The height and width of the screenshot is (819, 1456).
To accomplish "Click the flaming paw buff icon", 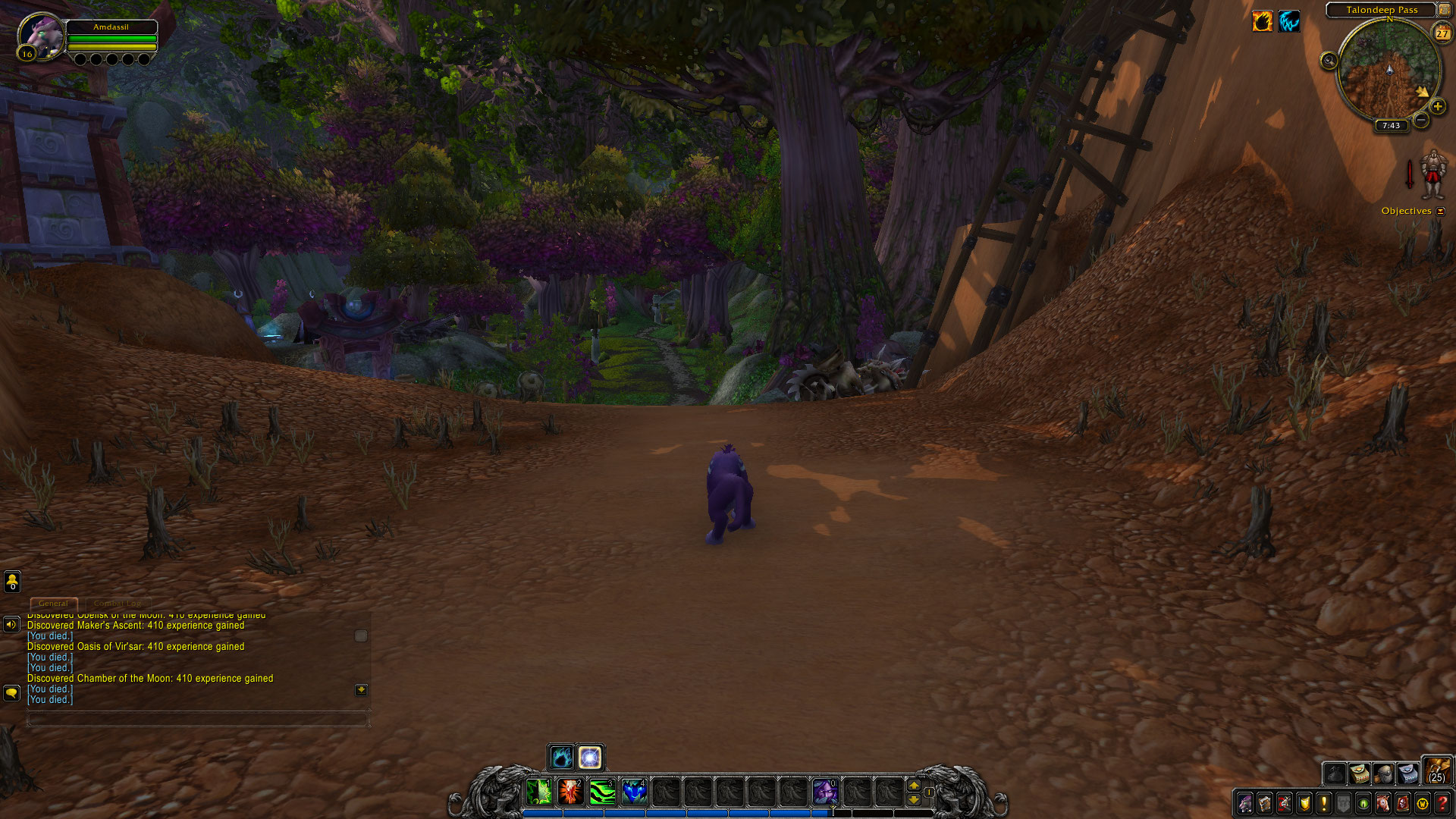I will 1263,21.
